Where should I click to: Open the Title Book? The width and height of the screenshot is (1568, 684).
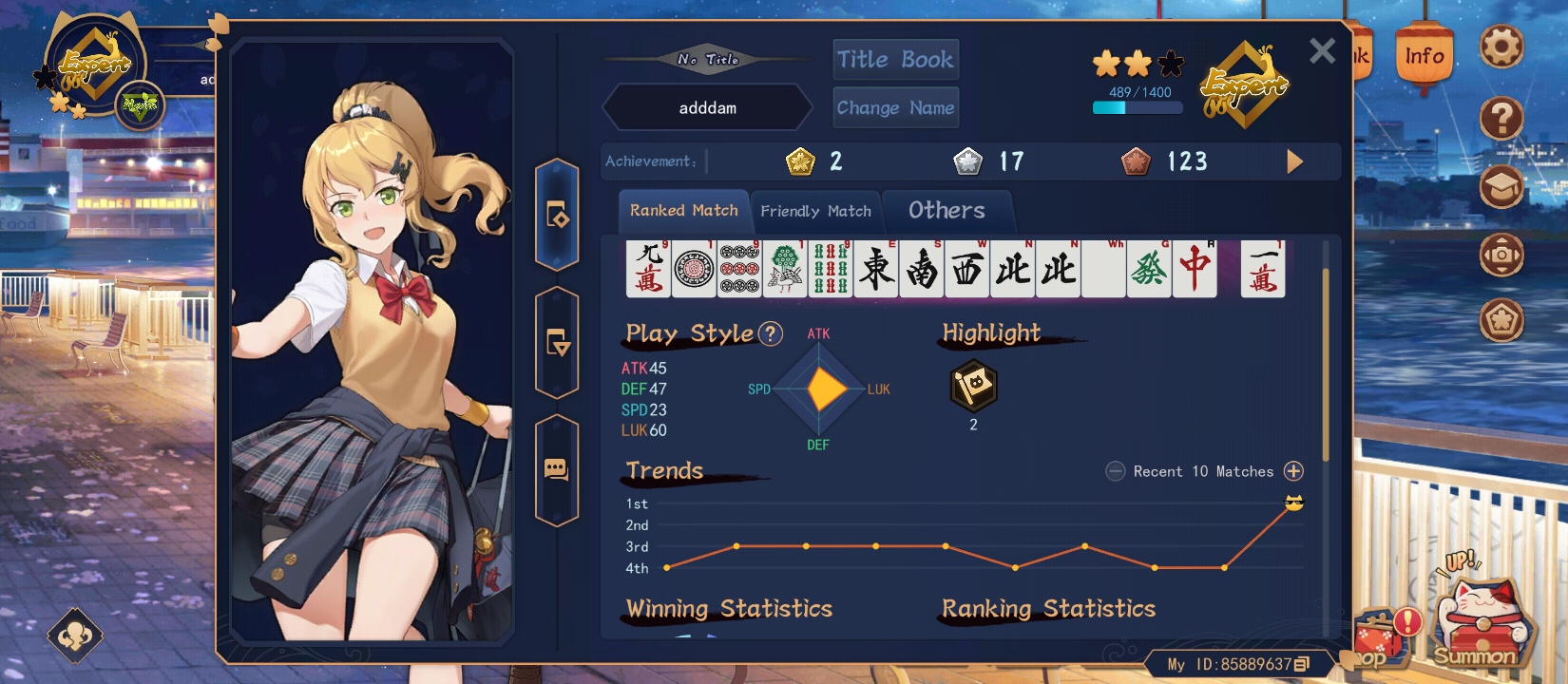(895, 60)
